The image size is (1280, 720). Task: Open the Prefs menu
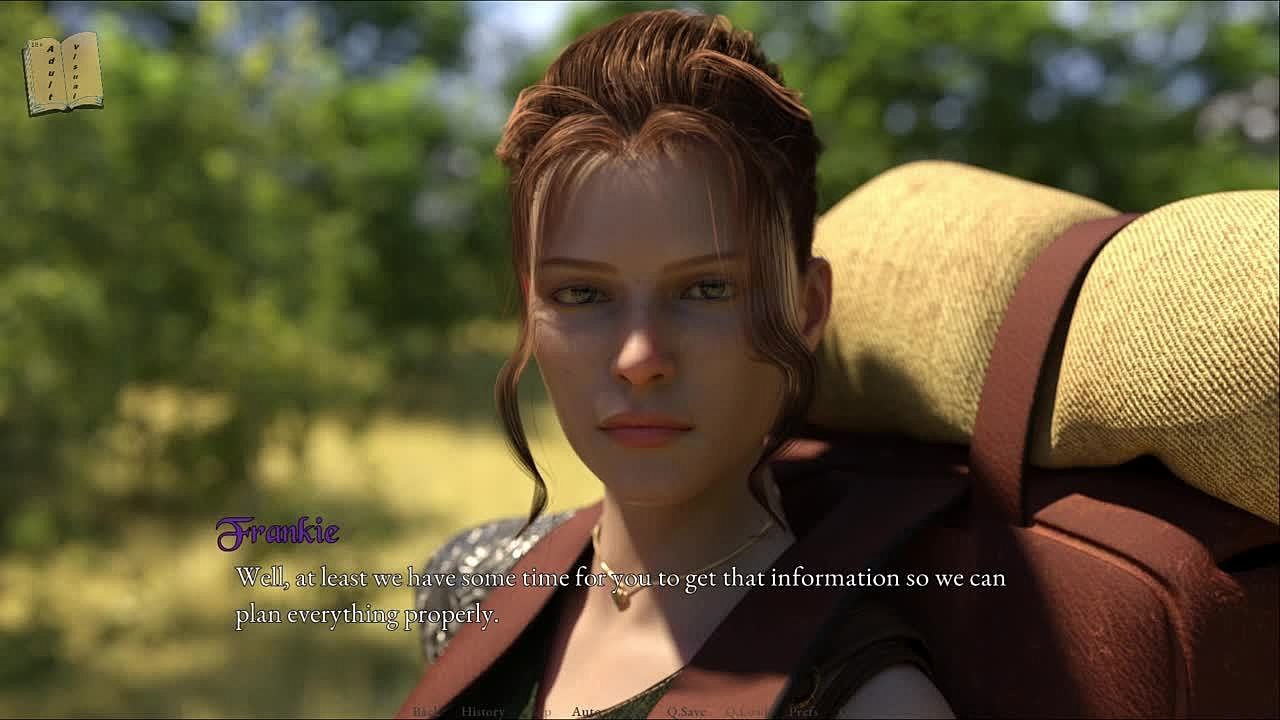803,712
